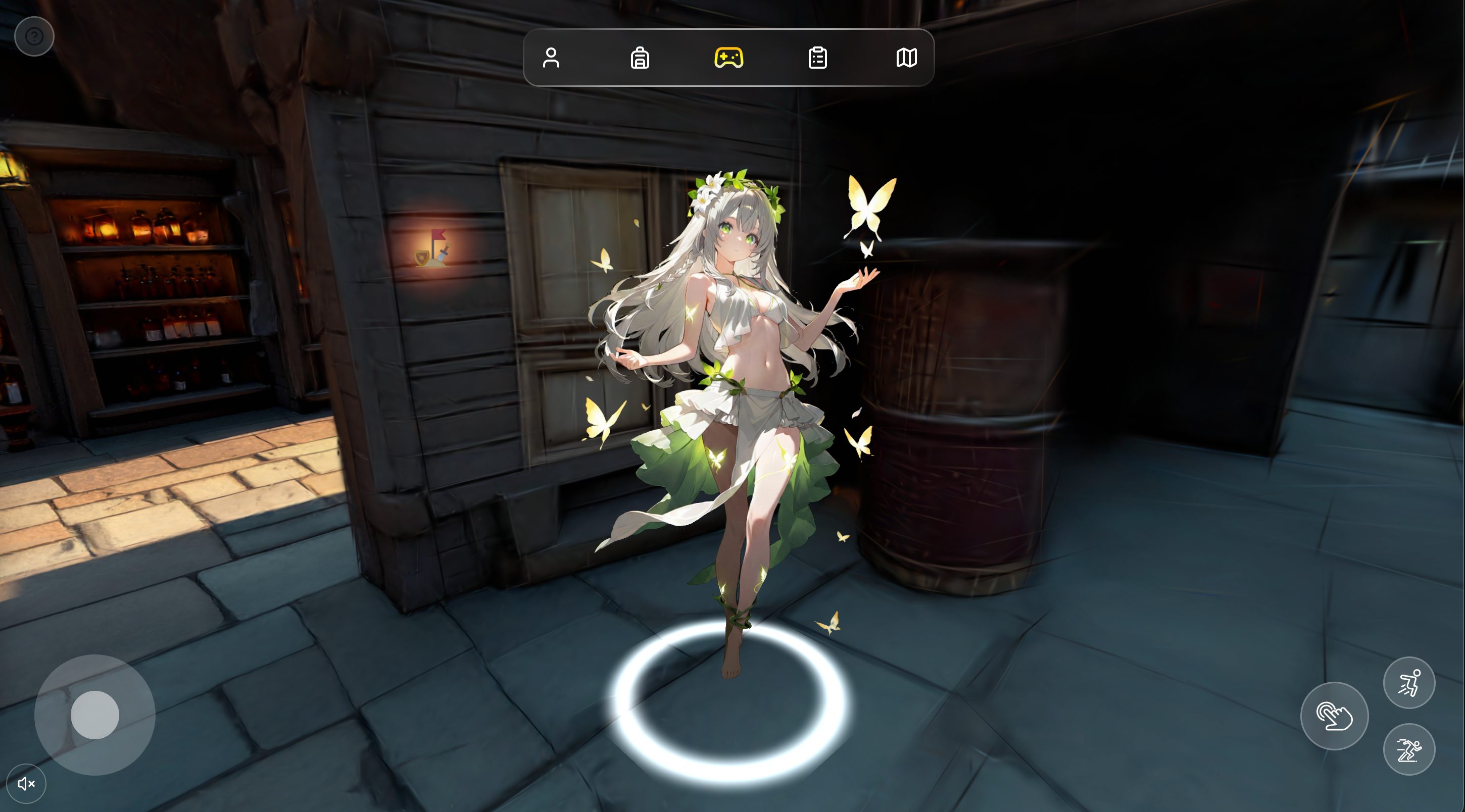Open the character profile icon
The image size is (1465, 812).
tap(551, 59)
